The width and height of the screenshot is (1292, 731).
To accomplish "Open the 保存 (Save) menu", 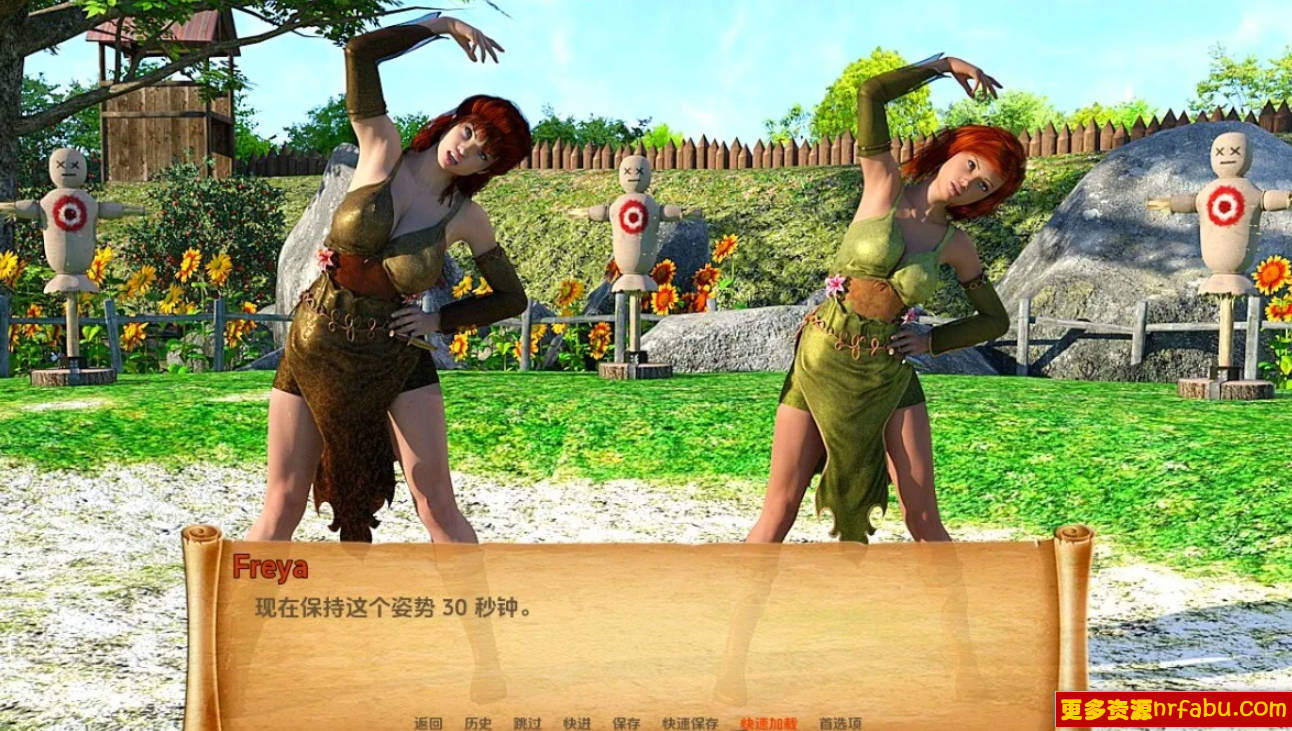I will (624, 721).
